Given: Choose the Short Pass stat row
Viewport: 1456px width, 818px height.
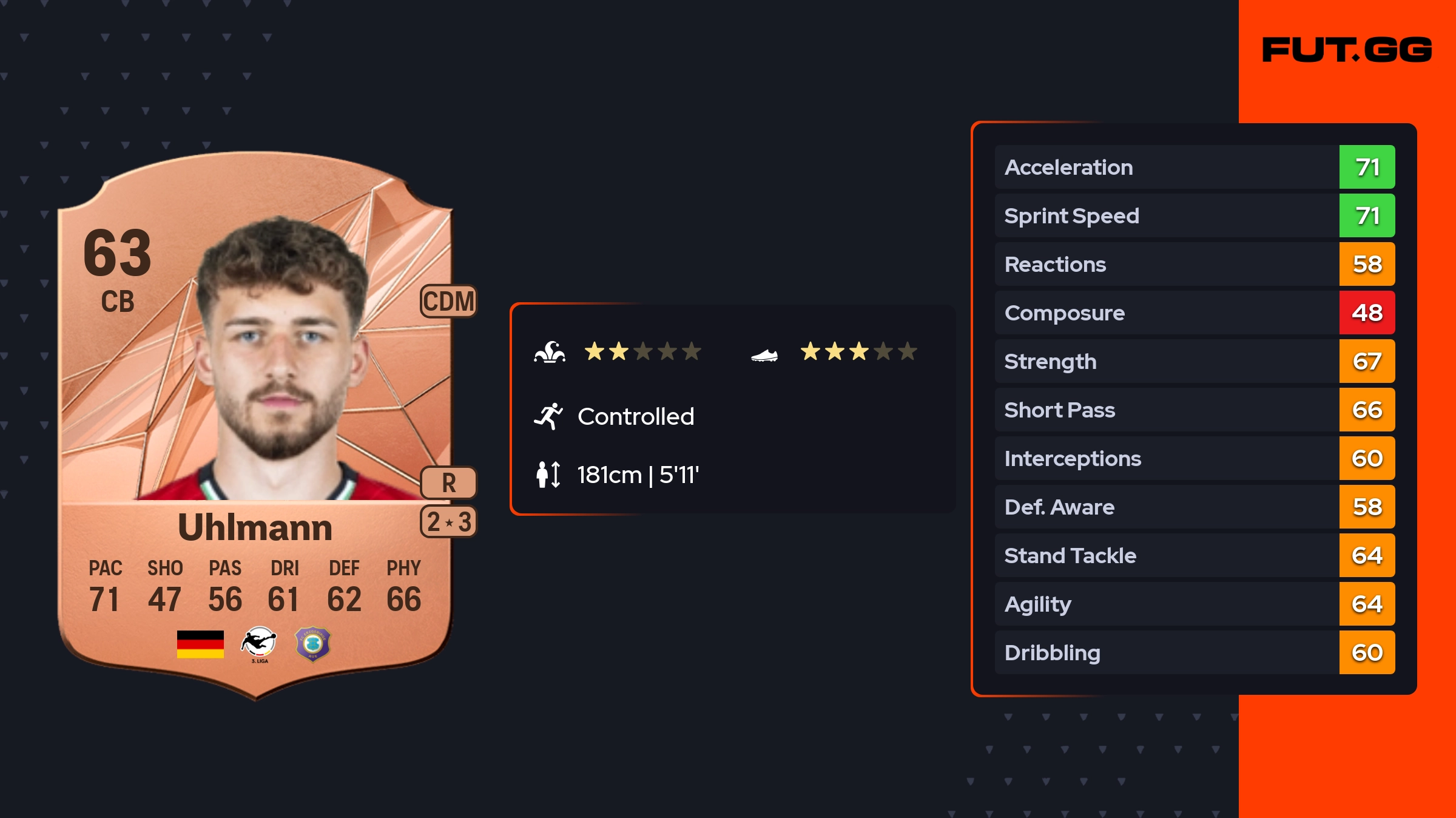Looking at the screenshot, I should [x=1194, y=410].
